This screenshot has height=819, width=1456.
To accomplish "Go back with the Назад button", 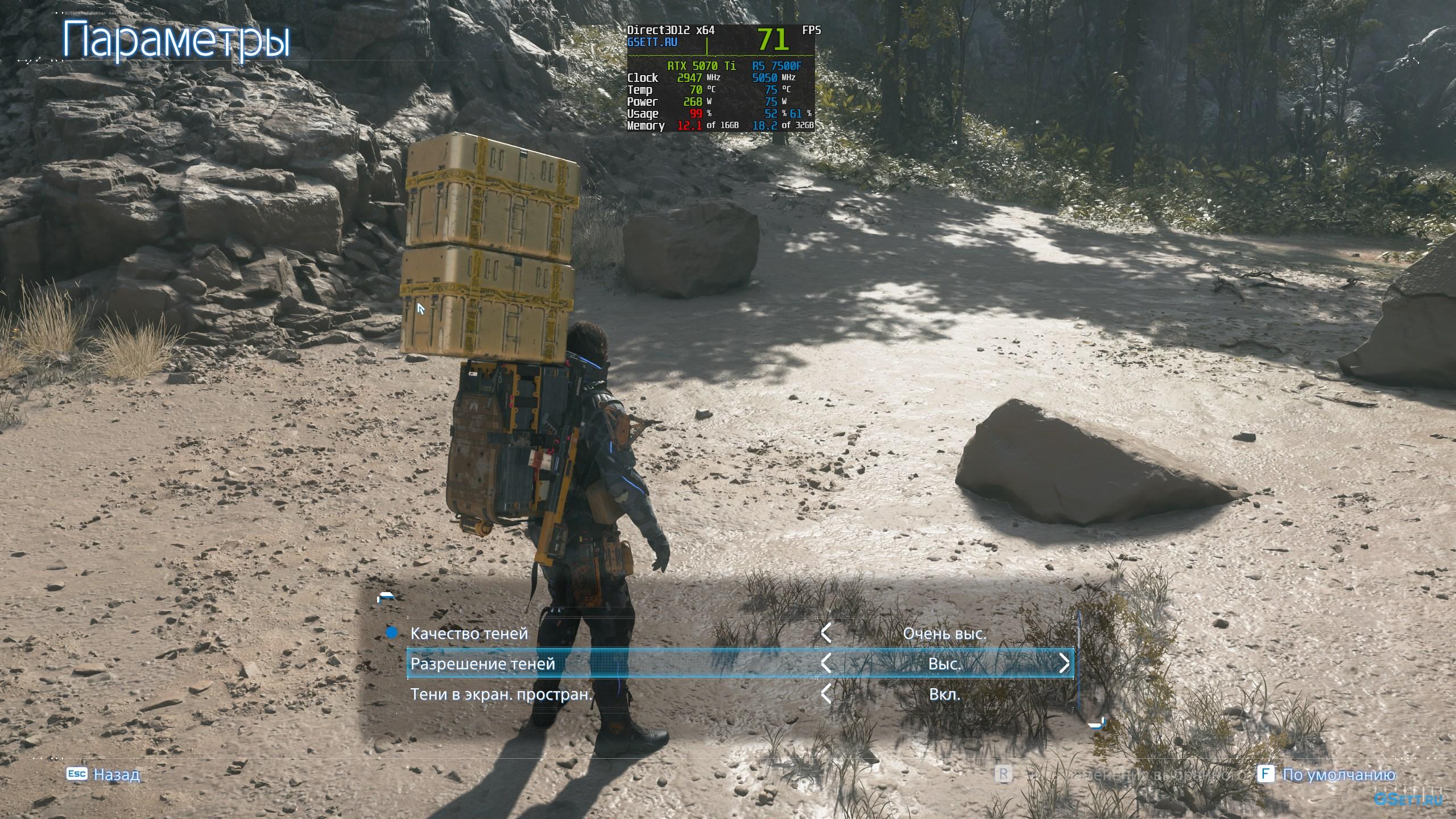I will click(104, 775).
